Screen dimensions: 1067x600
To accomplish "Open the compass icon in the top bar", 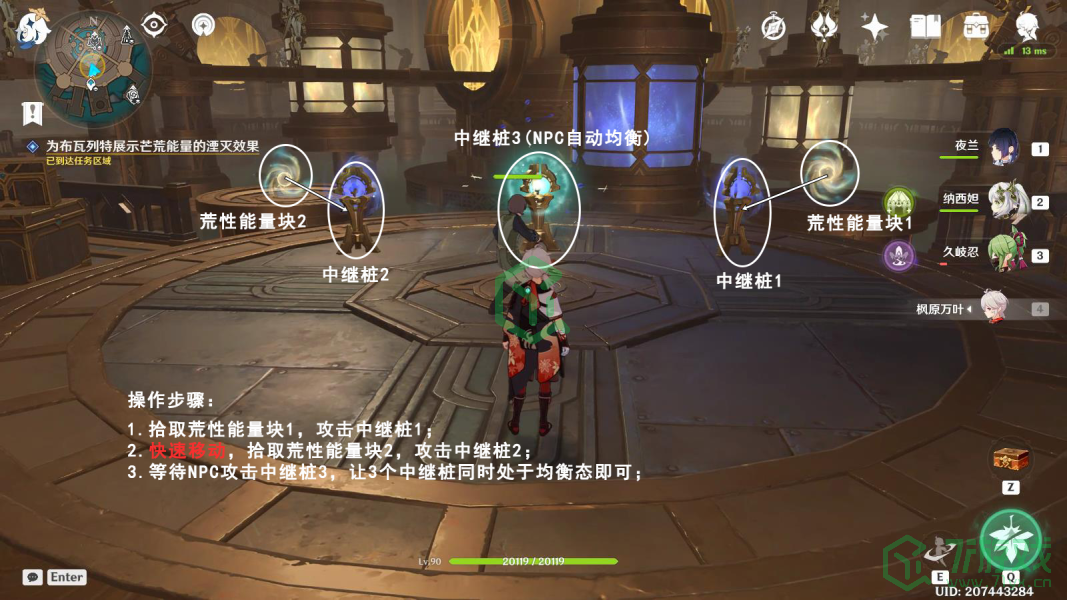I will [x=773, y=27].
